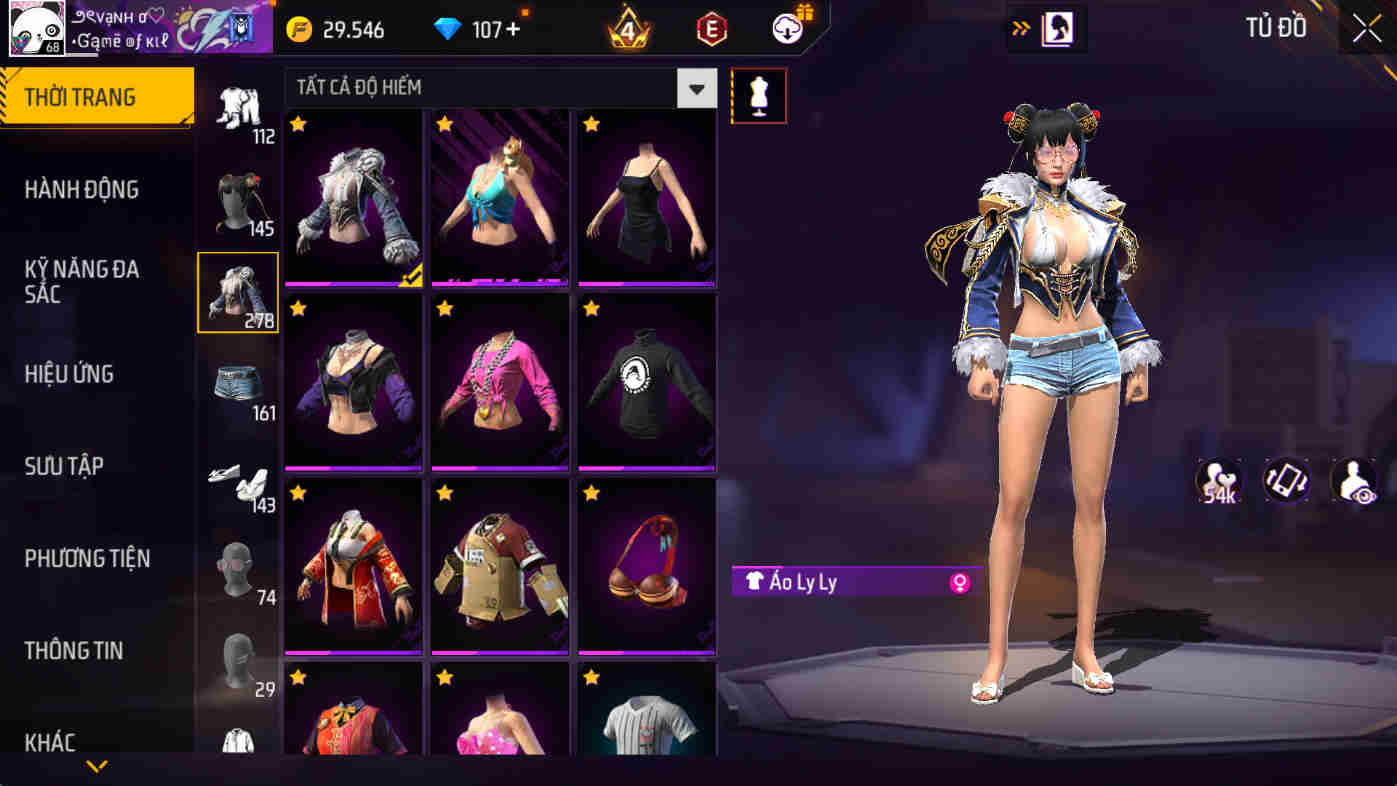Tap the rotate character phone icon
This screenshot has height=786, width=1397.
[1286, 481]
